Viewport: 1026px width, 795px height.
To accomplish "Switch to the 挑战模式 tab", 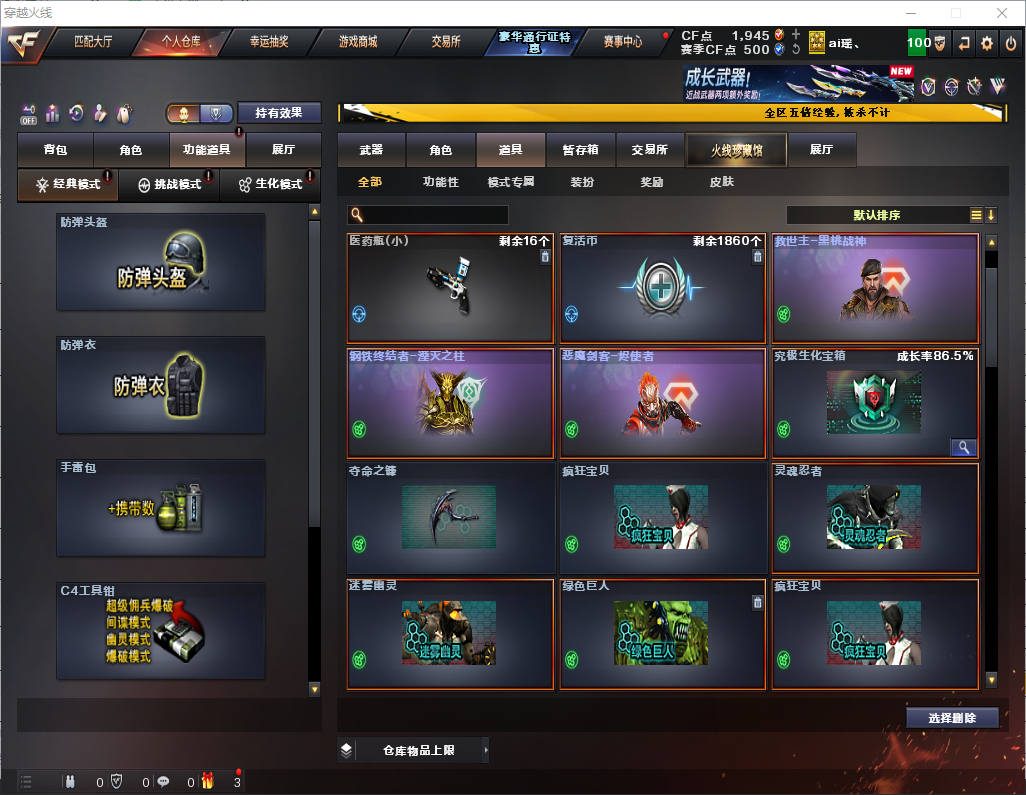I will [175, 185].
